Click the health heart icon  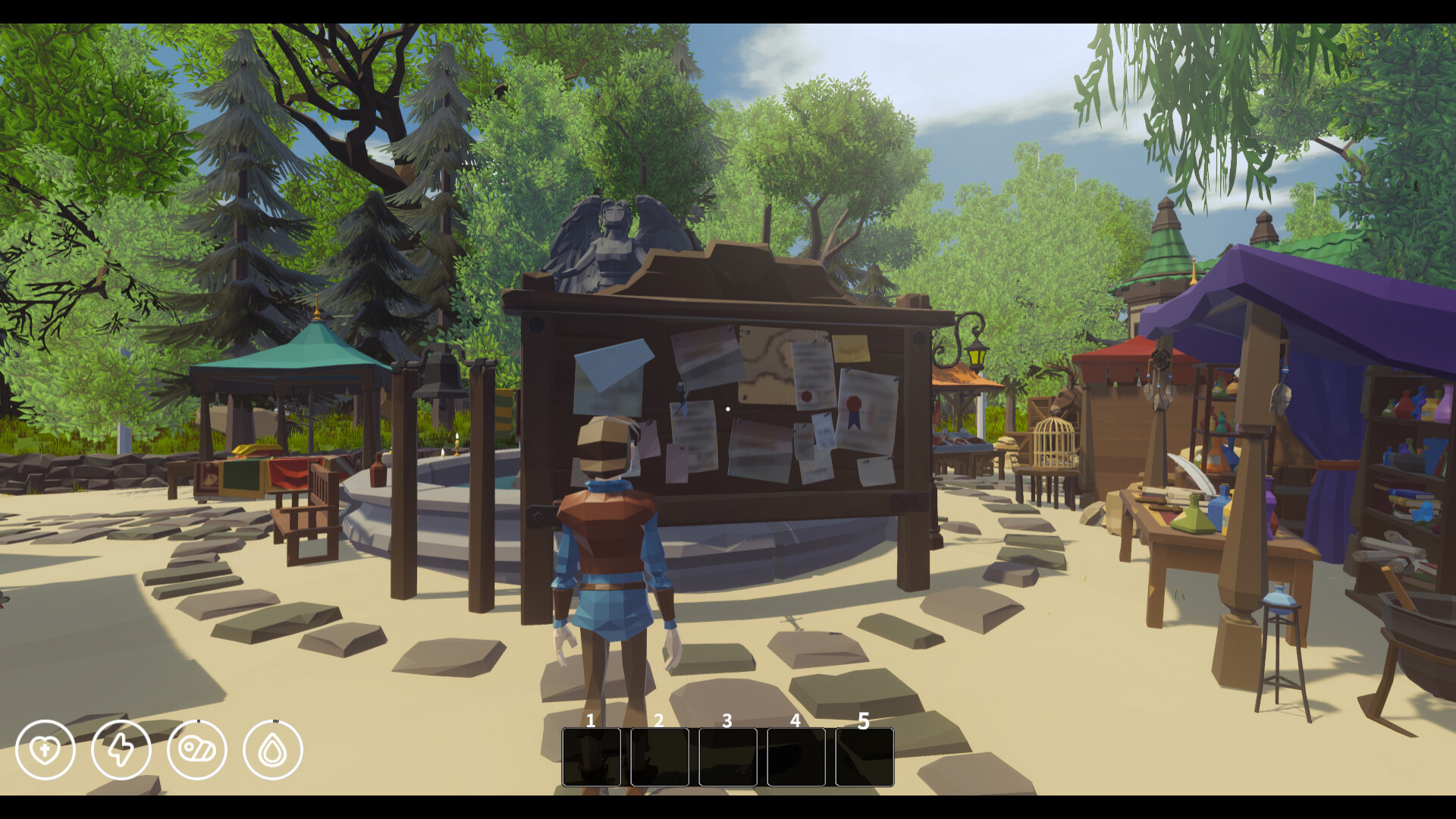(47, 749)
